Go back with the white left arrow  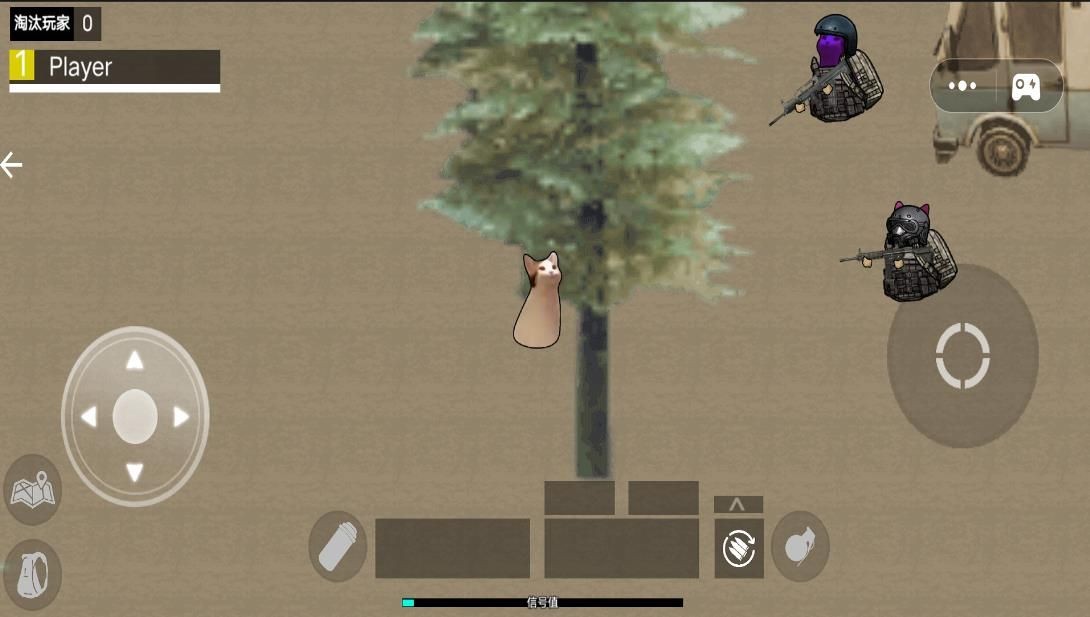[12, 165]
